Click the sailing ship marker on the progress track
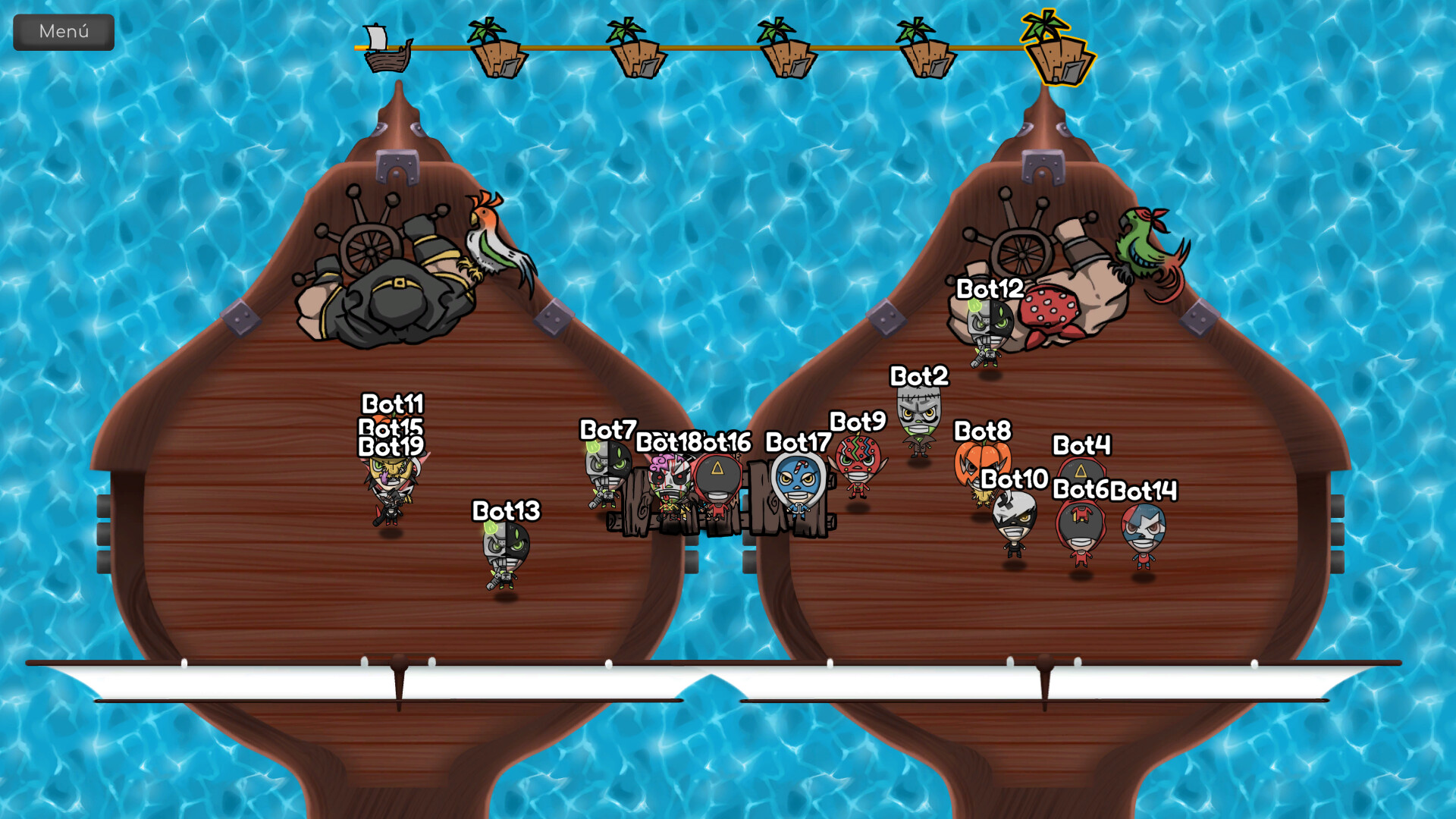The width and height of the screenshot is (1456, 819). pyautogui.click(x=385, y=52)
